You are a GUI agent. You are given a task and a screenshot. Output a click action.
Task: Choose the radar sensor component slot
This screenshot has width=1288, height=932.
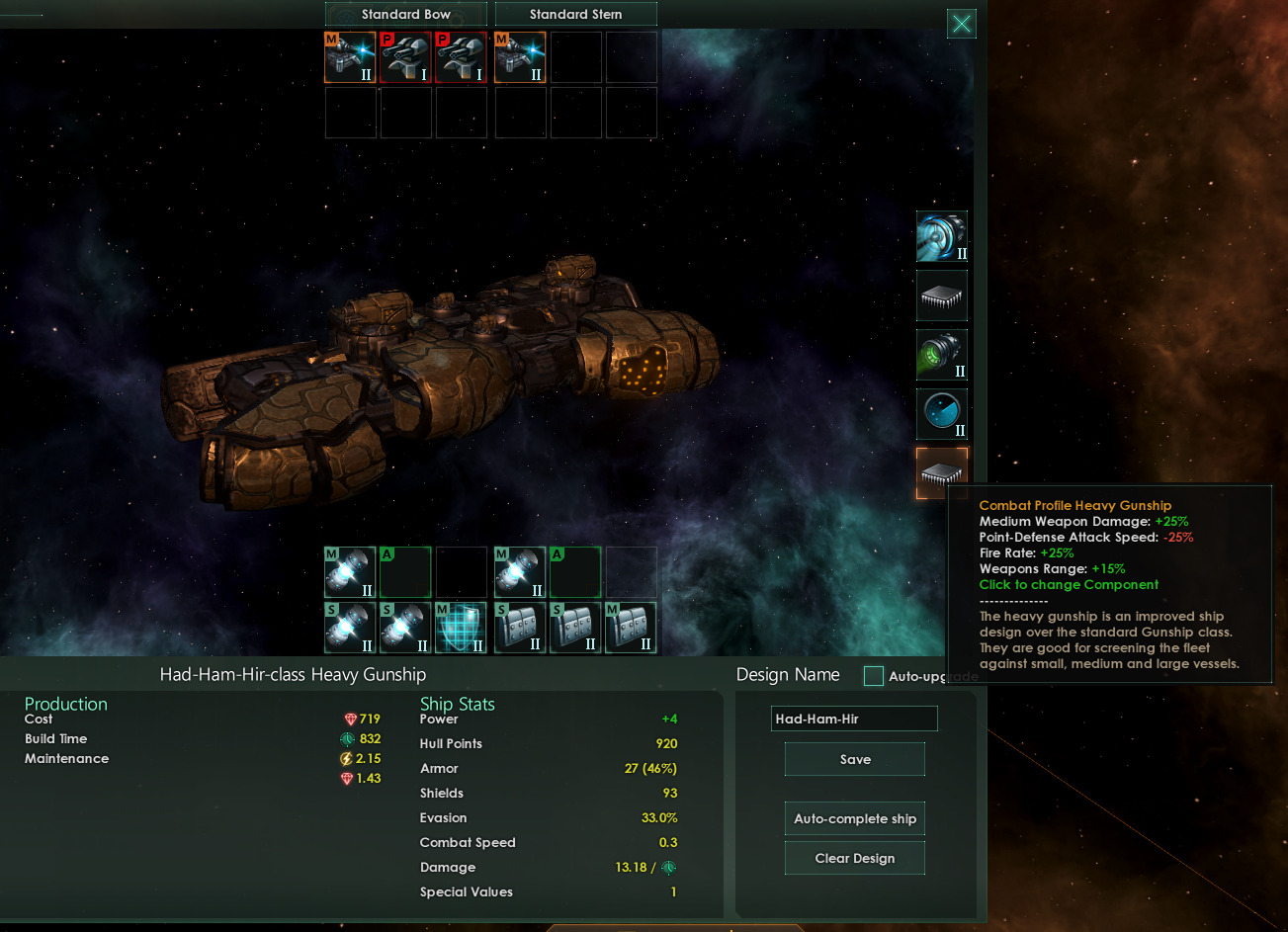click(941, 414)
